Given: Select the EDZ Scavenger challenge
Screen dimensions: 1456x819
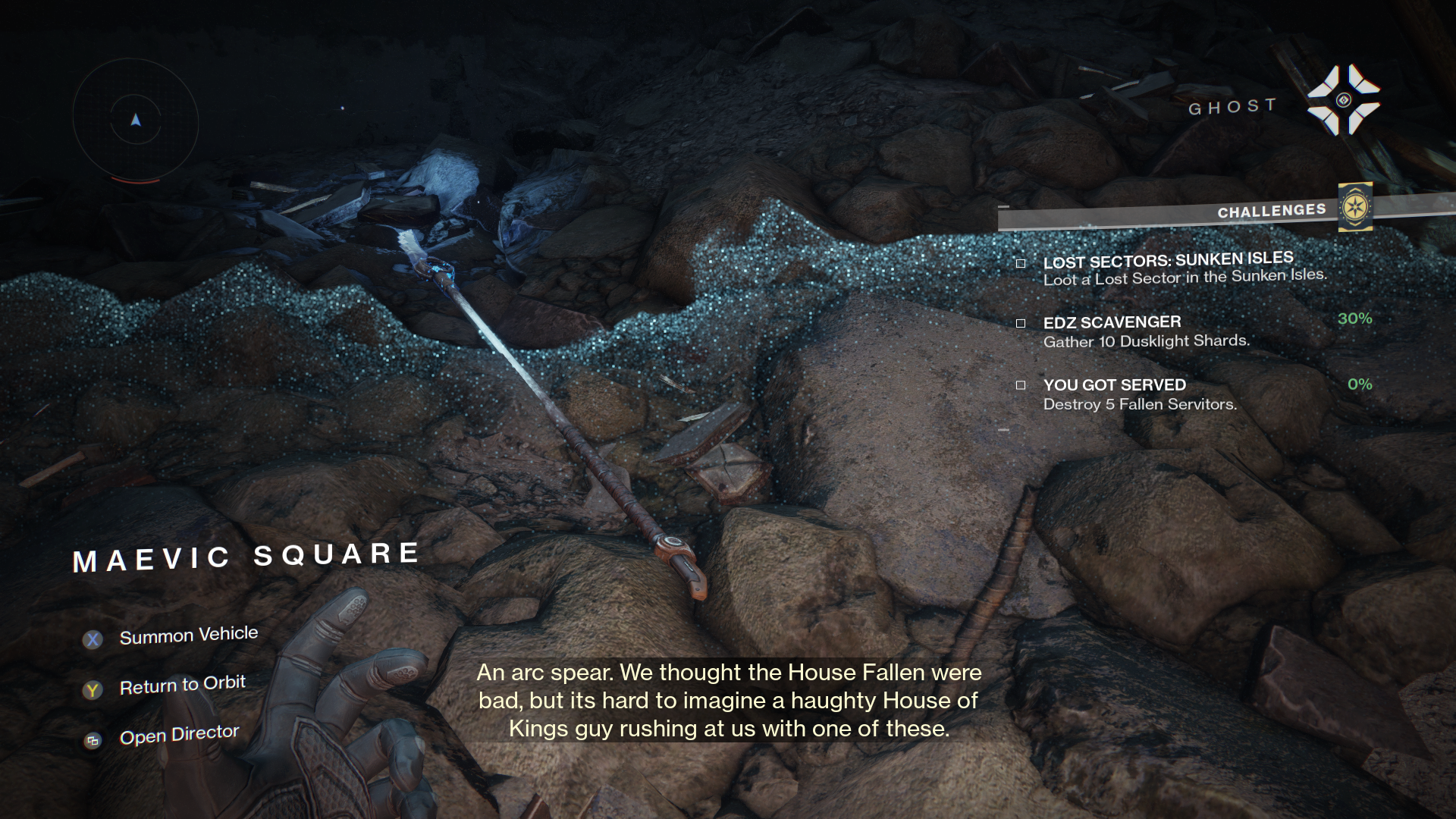Looking at the screenshot, I should 1145,331.
